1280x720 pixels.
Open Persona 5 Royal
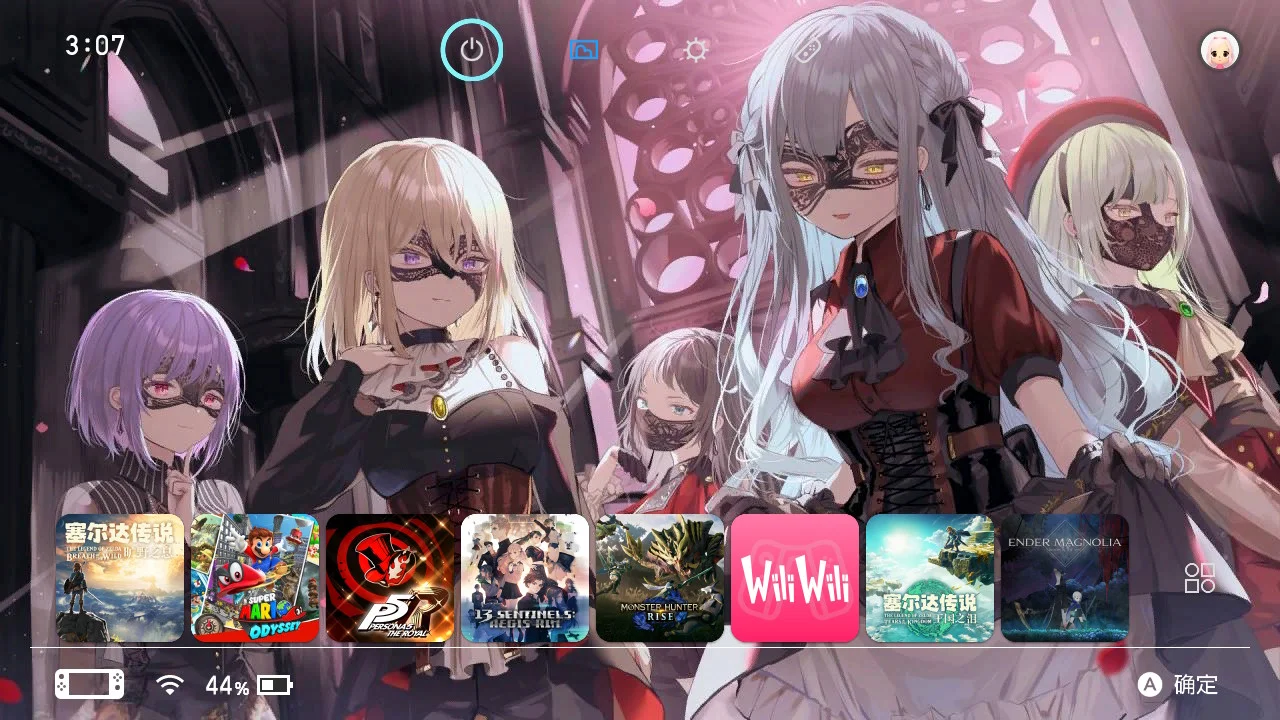390,578
